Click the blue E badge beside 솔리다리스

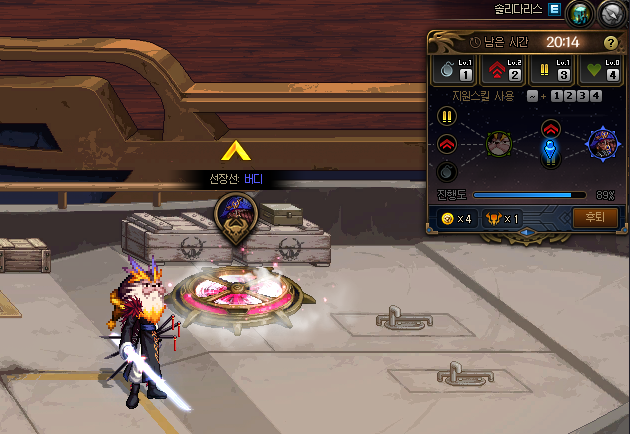pyautogui.click(x=554, y=8)
